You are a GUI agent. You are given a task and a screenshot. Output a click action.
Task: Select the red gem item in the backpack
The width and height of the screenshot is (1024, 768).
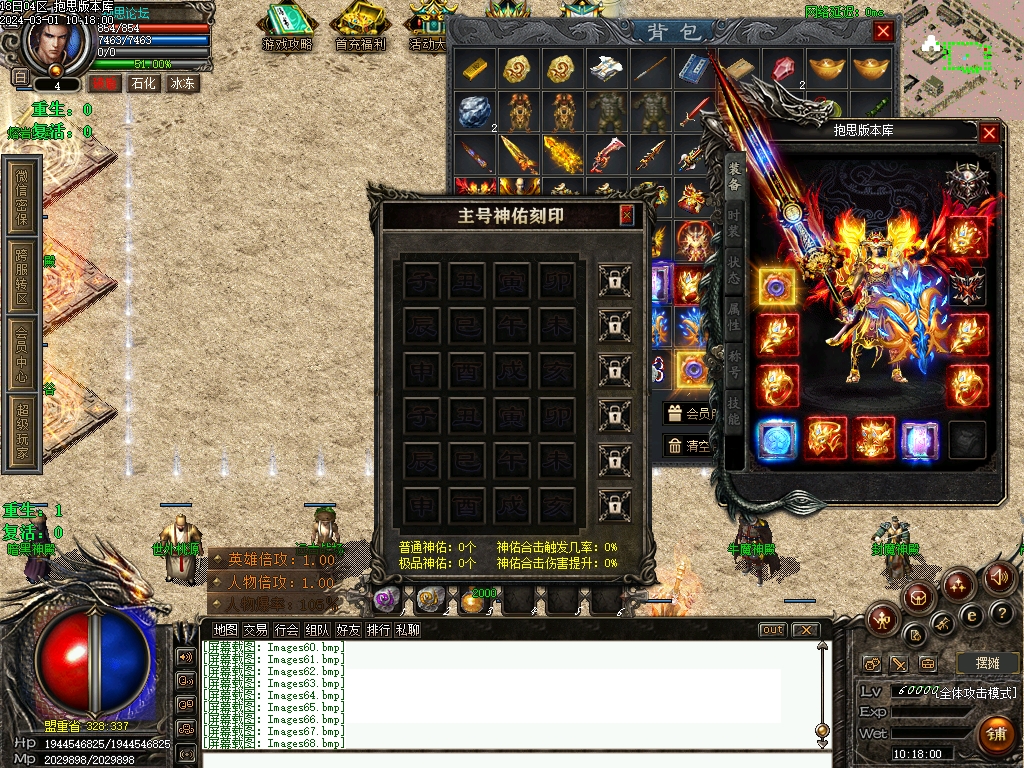[x=783, y=69]
